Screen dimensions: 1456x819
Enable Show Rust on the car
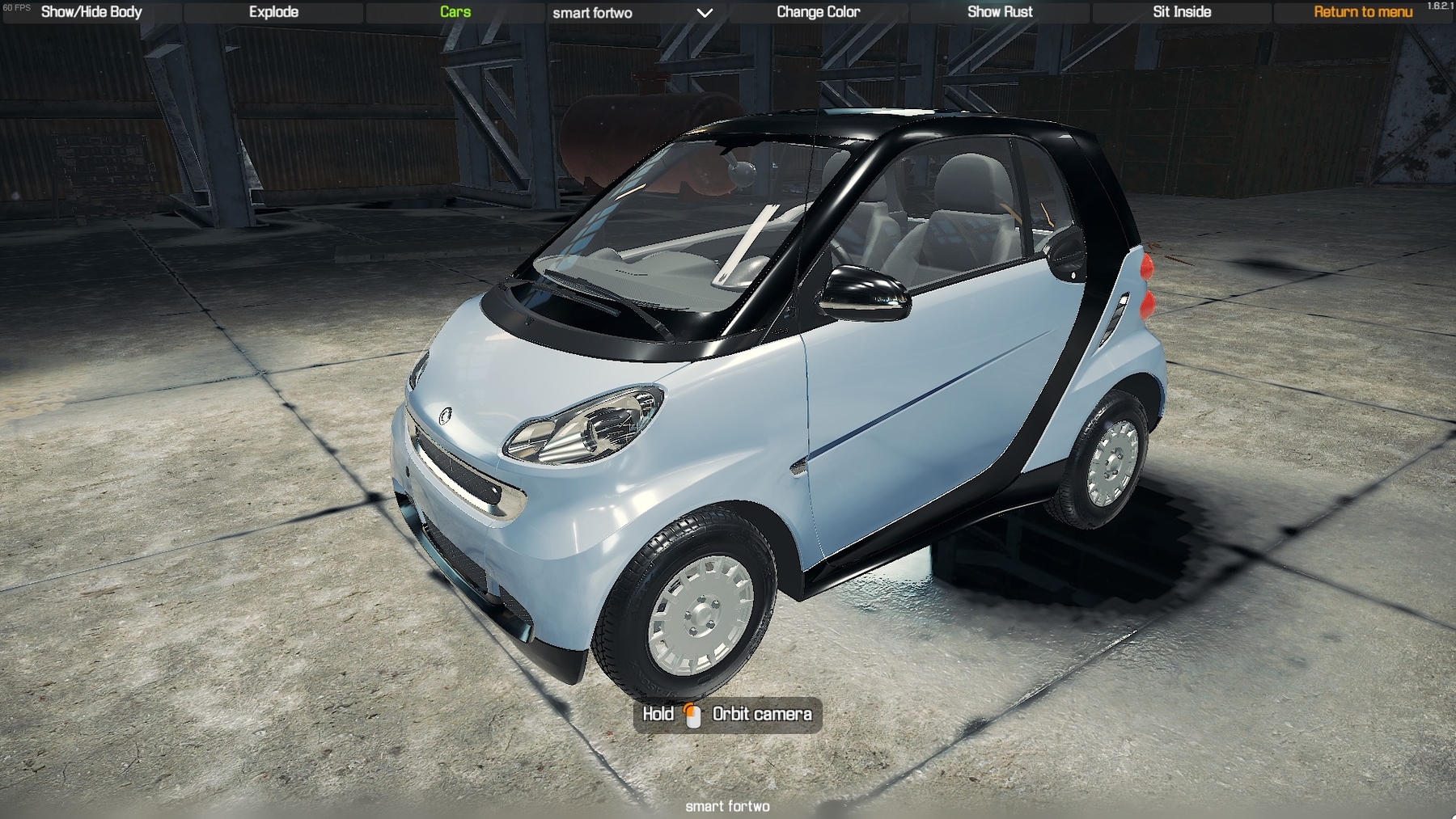click(x=1000, y=12)
